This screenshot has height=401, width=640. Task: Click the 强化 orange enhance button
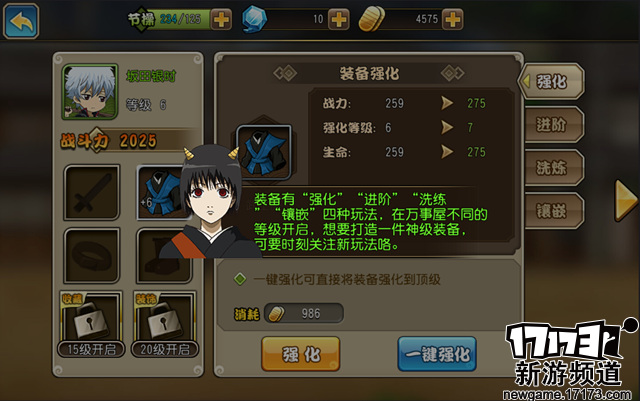(x=297, y=353)
